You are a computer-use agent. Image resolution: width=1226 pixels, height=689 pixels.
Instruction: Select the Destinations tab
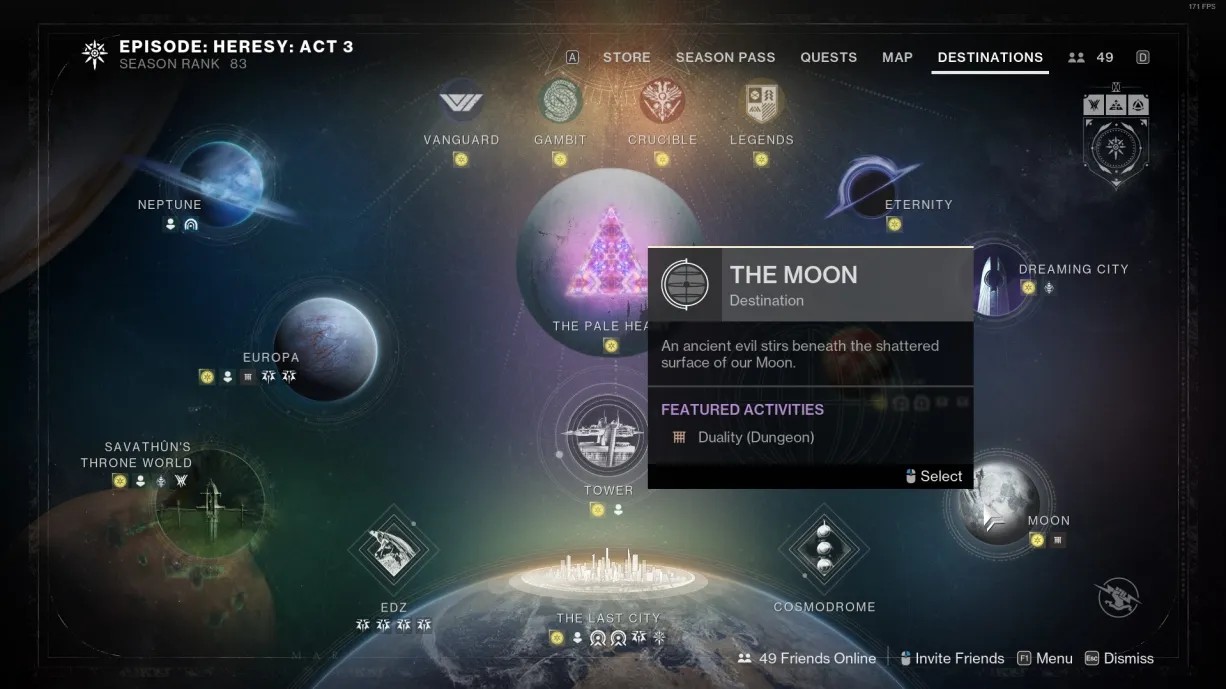990,57
